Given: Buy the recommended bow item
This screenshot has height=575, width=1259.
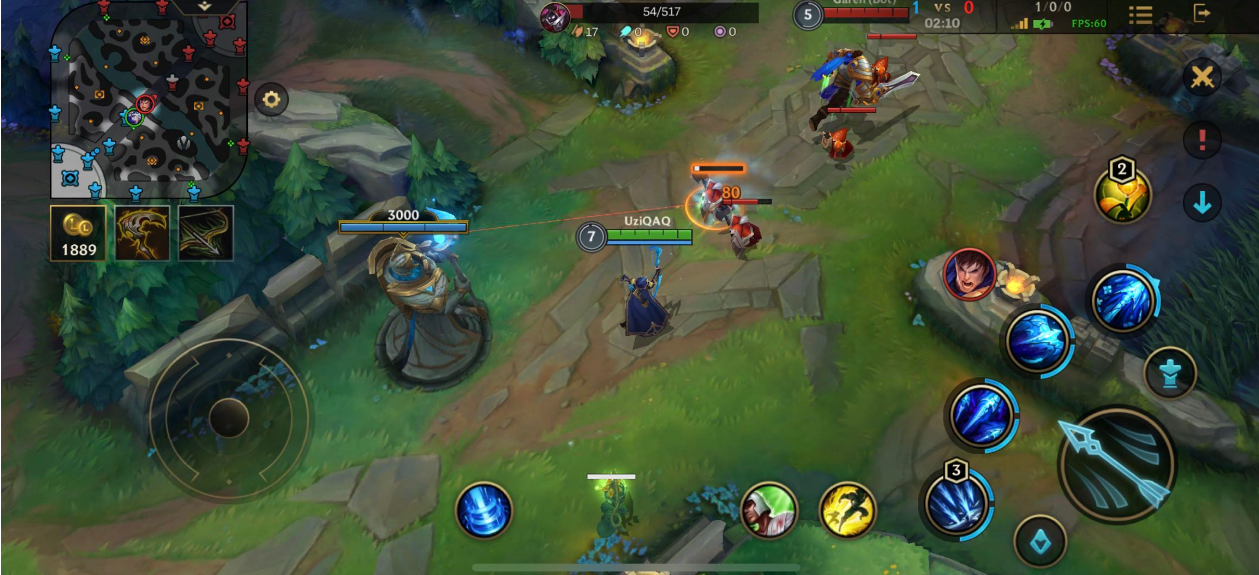Looking at the screenshot, I should [206, 233].
